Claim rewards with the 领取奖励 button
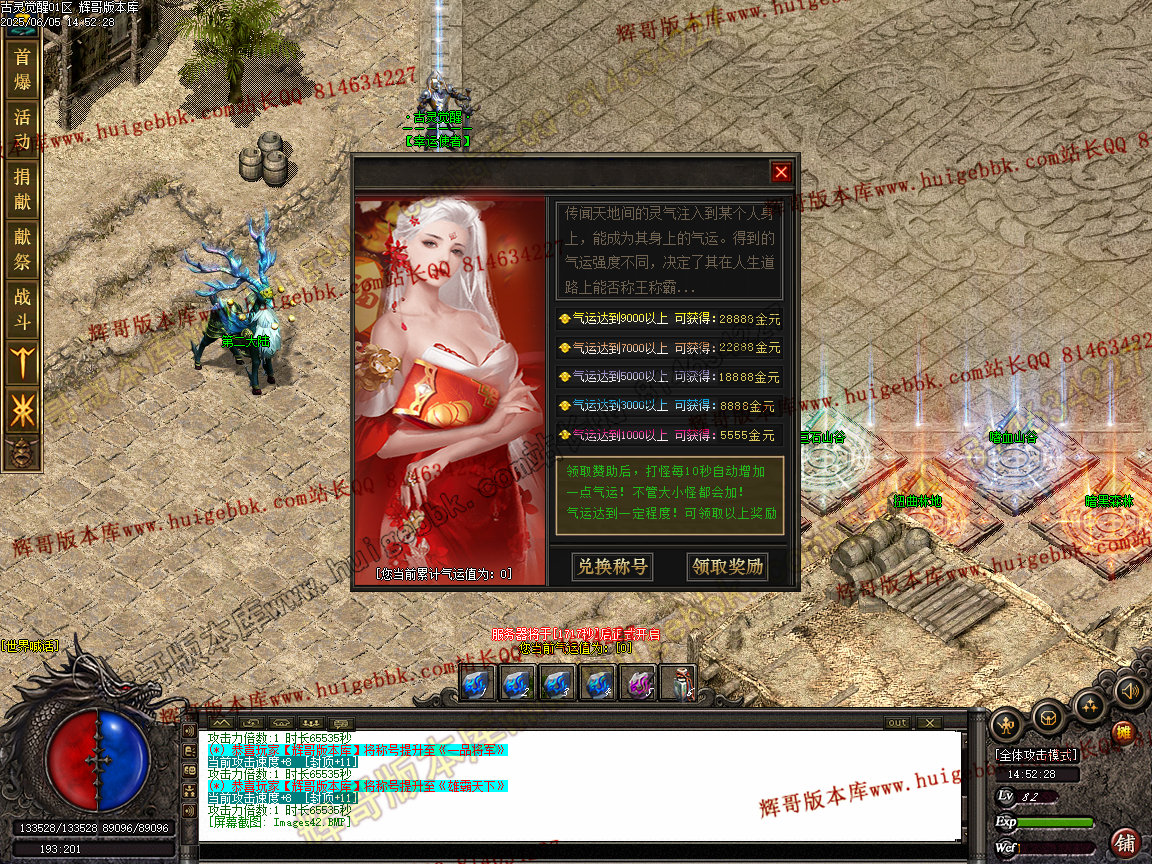This screenshot has width=1152, height=864. [x=727, y=567]
